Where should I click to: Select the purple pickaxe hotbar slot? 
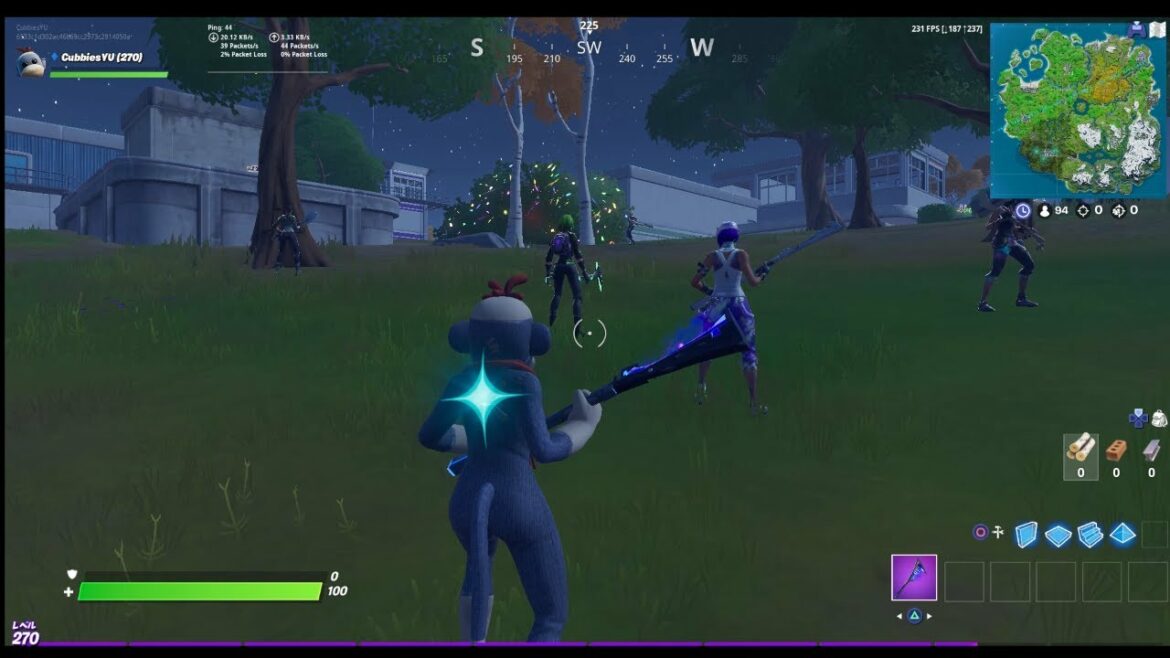click(x=914, y=578)
